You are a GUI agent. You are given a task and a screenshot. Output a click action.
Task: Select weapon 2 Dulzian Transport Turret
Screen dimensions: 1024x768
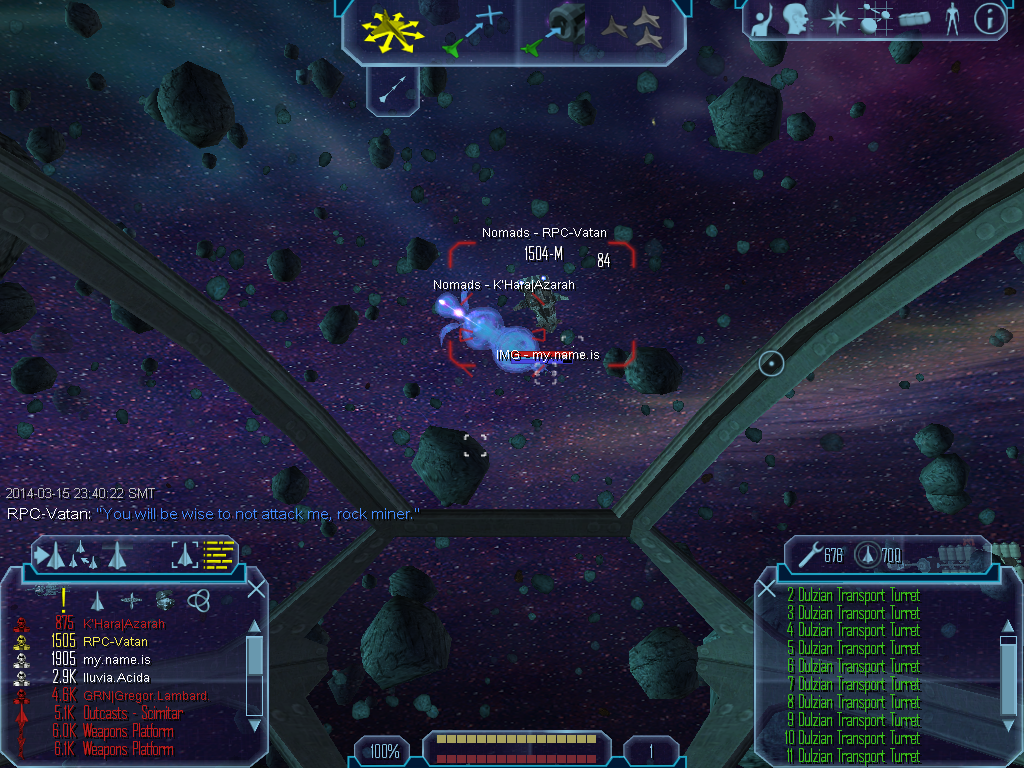(858, 596)
